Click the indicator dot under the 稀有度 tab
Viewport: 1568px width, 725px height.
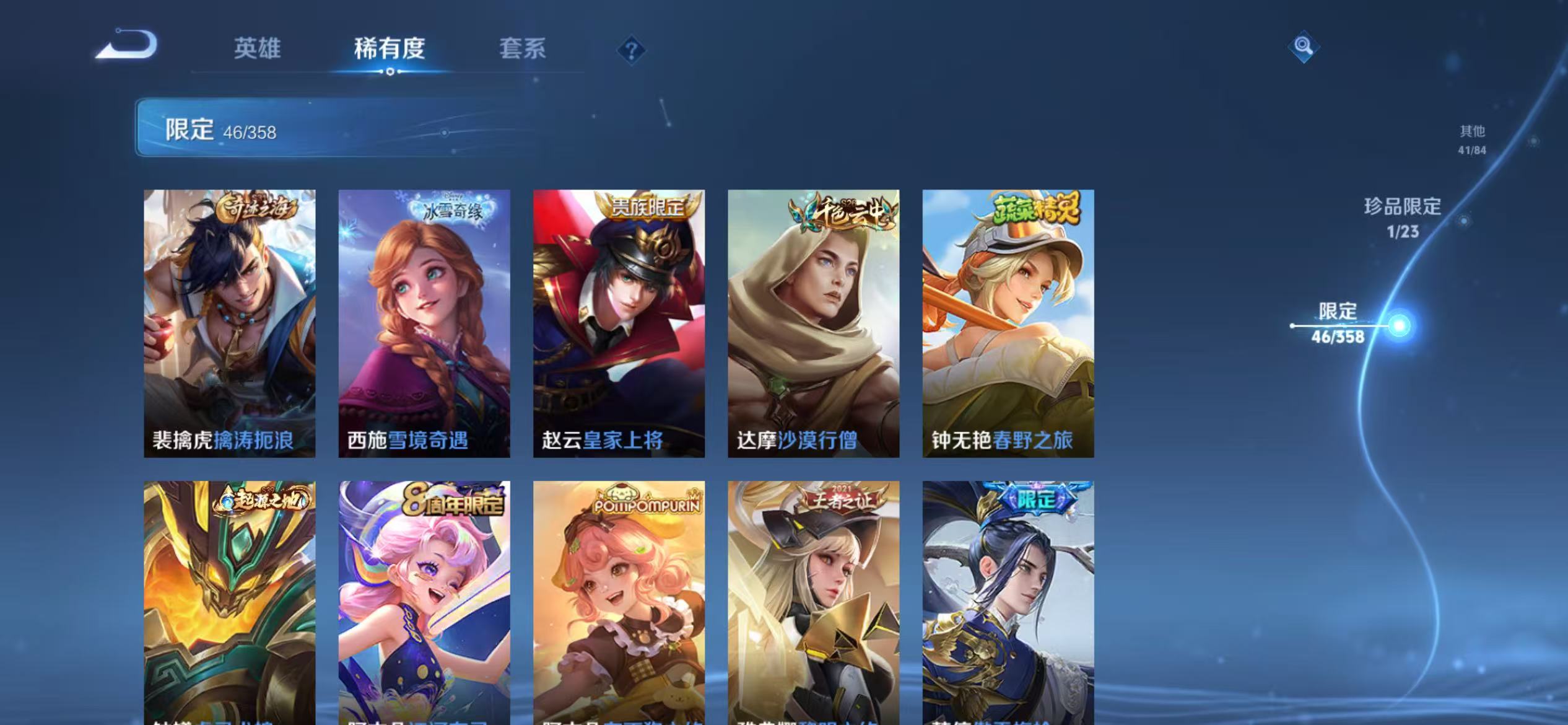[x=389, y=72]
